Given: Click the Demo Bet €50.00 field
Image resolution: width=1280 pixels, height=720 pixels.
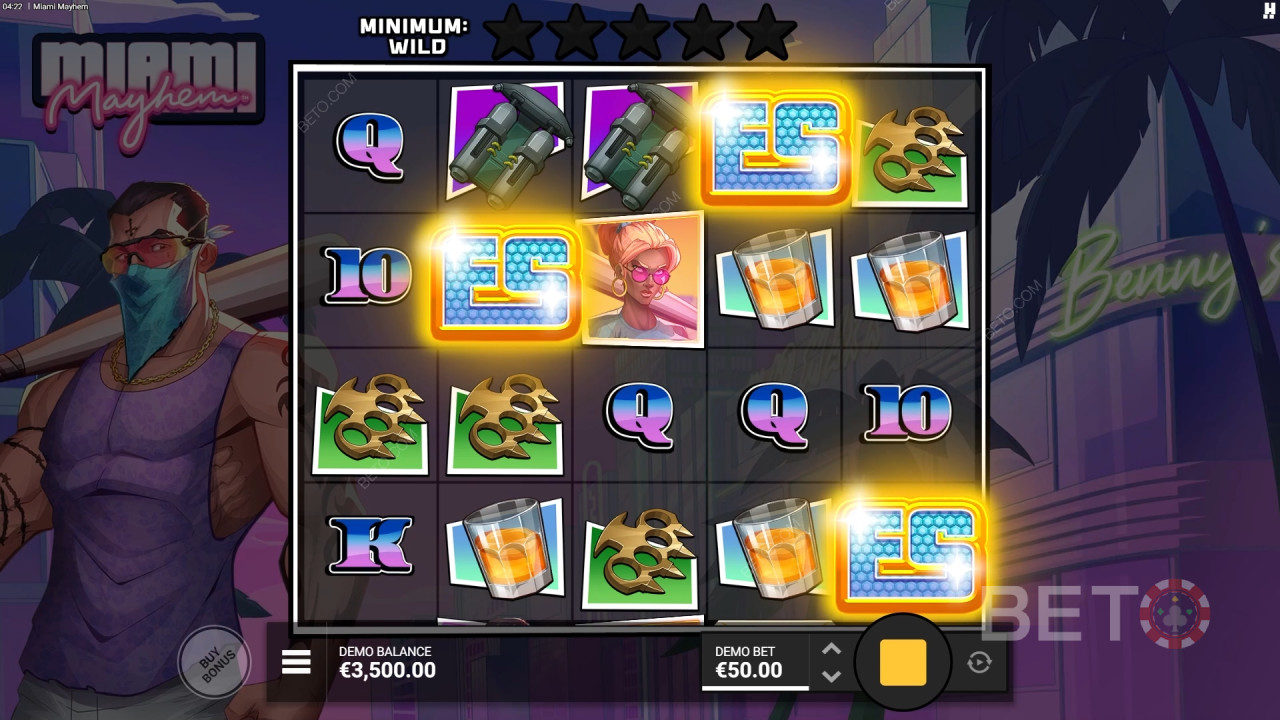Looking at the screenshot, I should click(755, 662).
